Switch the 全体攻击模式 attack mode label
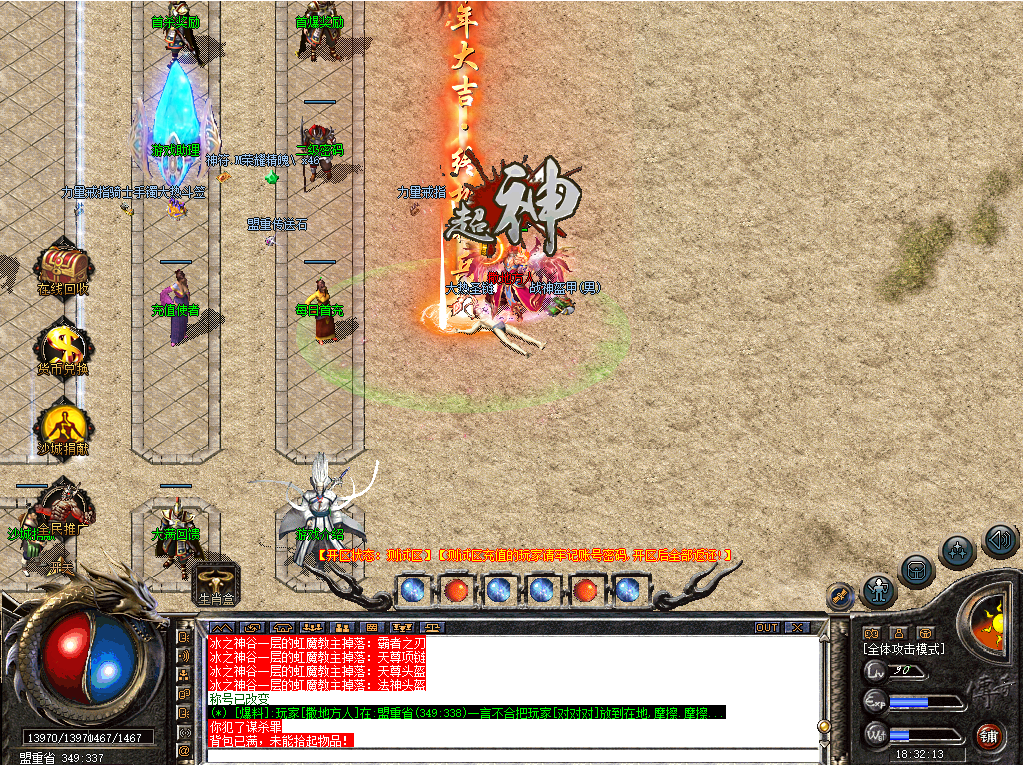Screen dimensions: 1023x765 (904, 649)
